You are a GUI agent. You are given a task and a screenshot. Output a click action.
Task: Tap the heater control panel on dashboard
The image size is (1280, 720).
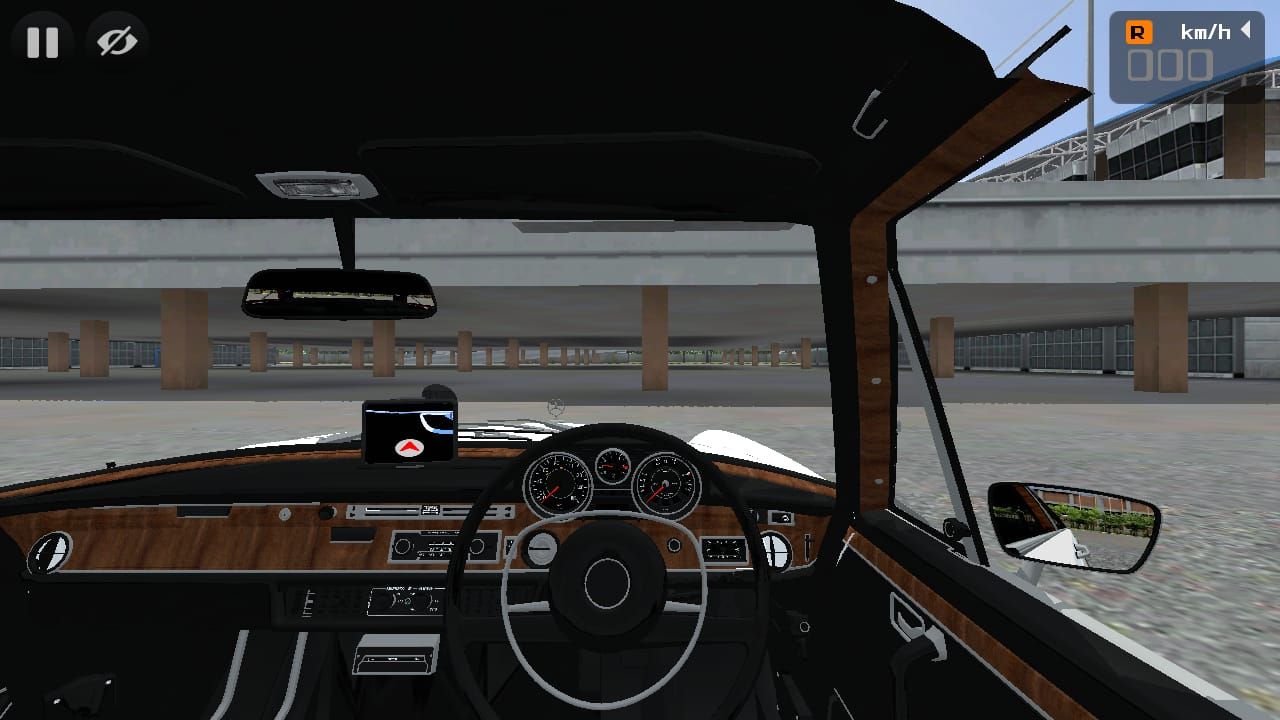point(405,598)
